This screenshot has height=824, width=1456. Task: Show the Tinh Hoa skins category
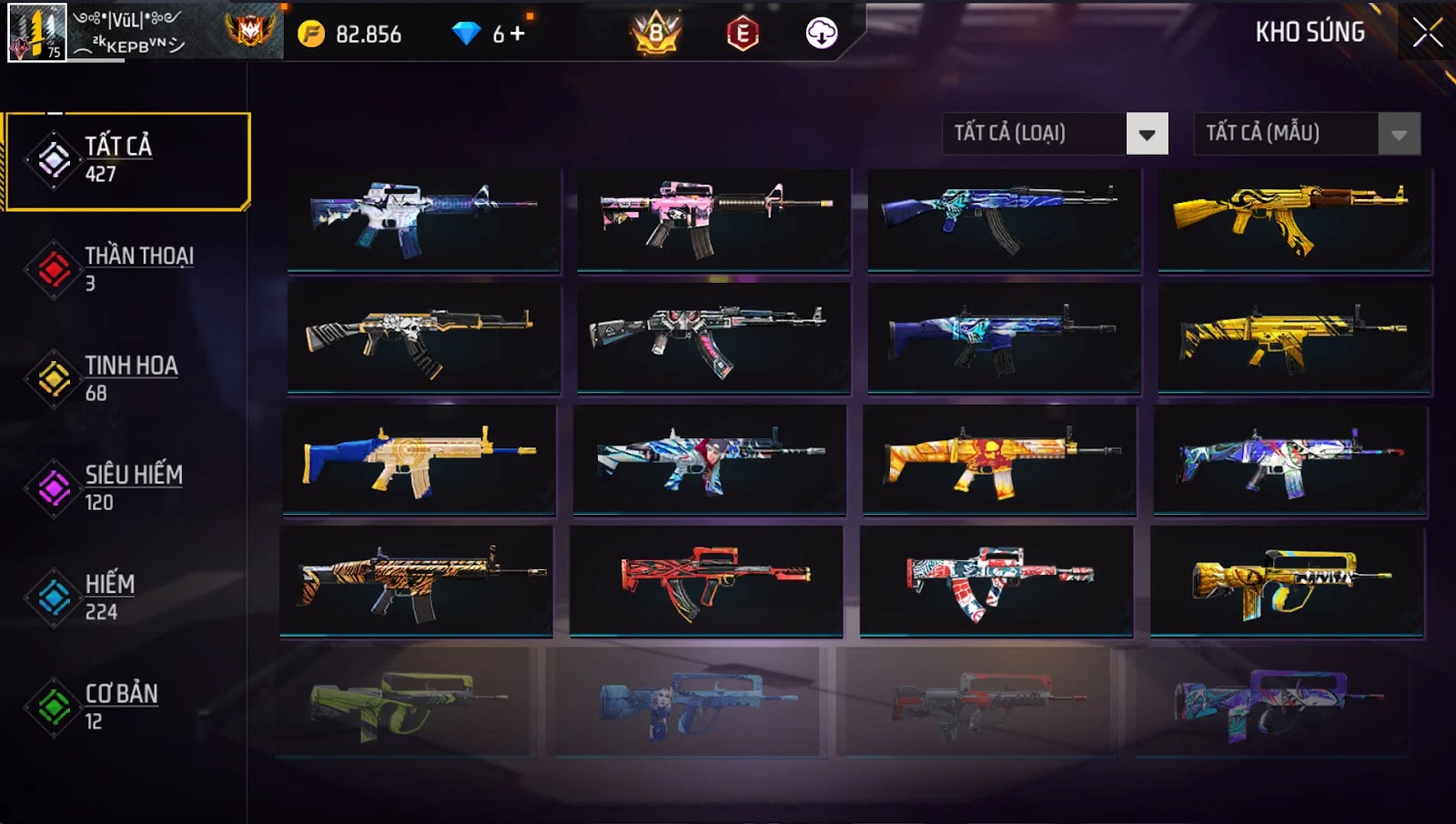click(x=127, y=378)
